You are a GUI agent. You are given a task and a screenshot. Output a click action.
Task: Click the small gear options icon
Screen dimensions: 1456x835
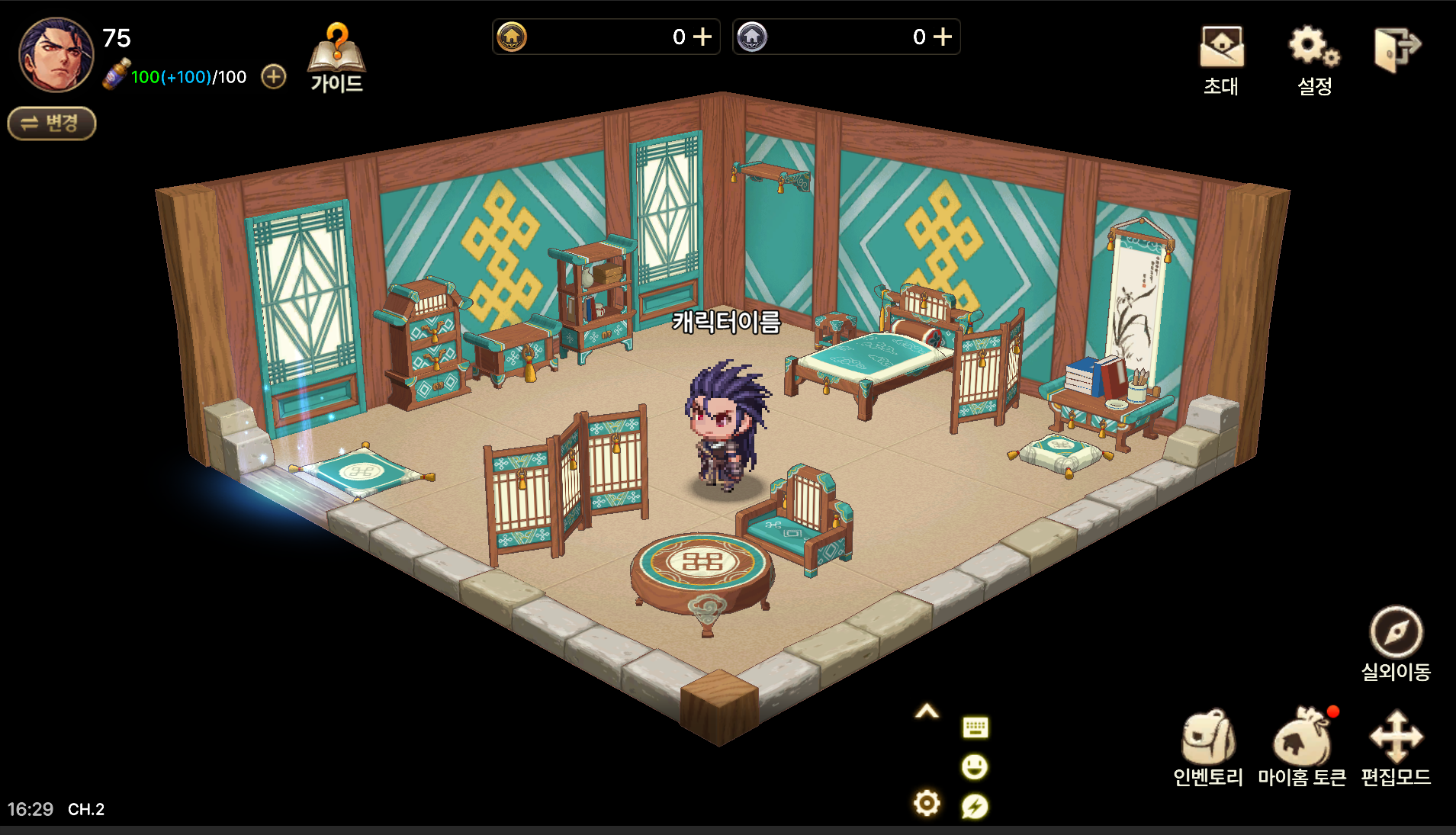pos(927,803)
